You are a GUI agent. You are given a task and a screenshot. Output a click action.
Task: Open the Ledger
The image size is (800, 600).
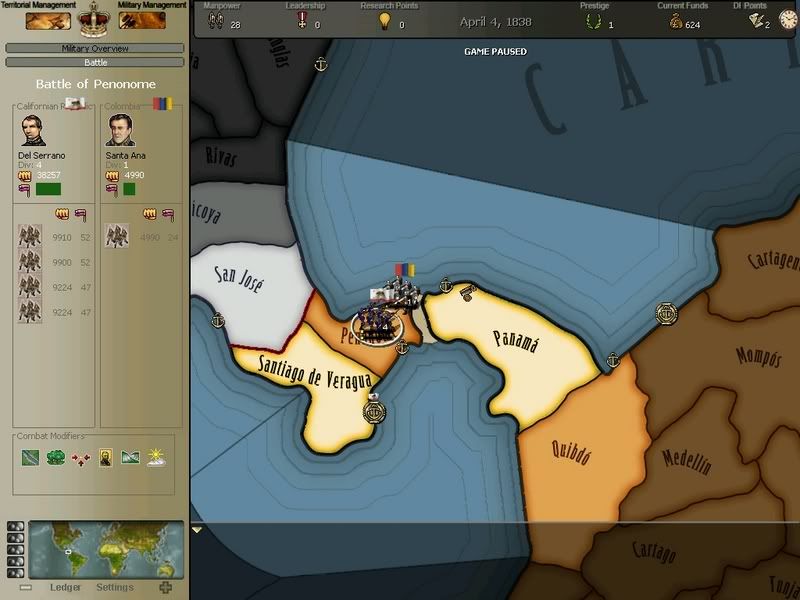(x=65, y=587)
